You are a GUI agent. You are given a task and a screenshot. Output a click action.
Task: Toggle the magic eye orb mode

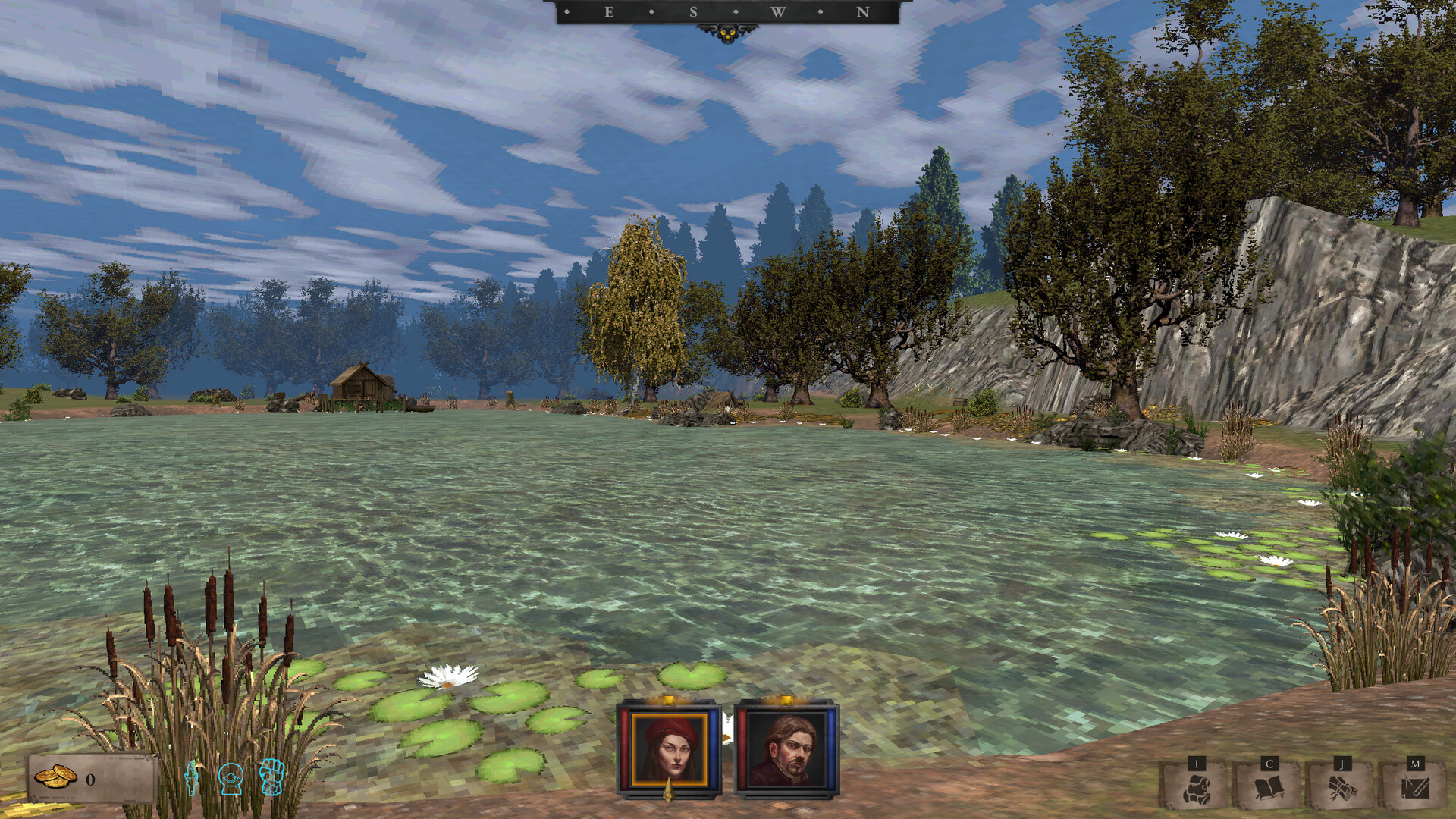coord(231,778)
